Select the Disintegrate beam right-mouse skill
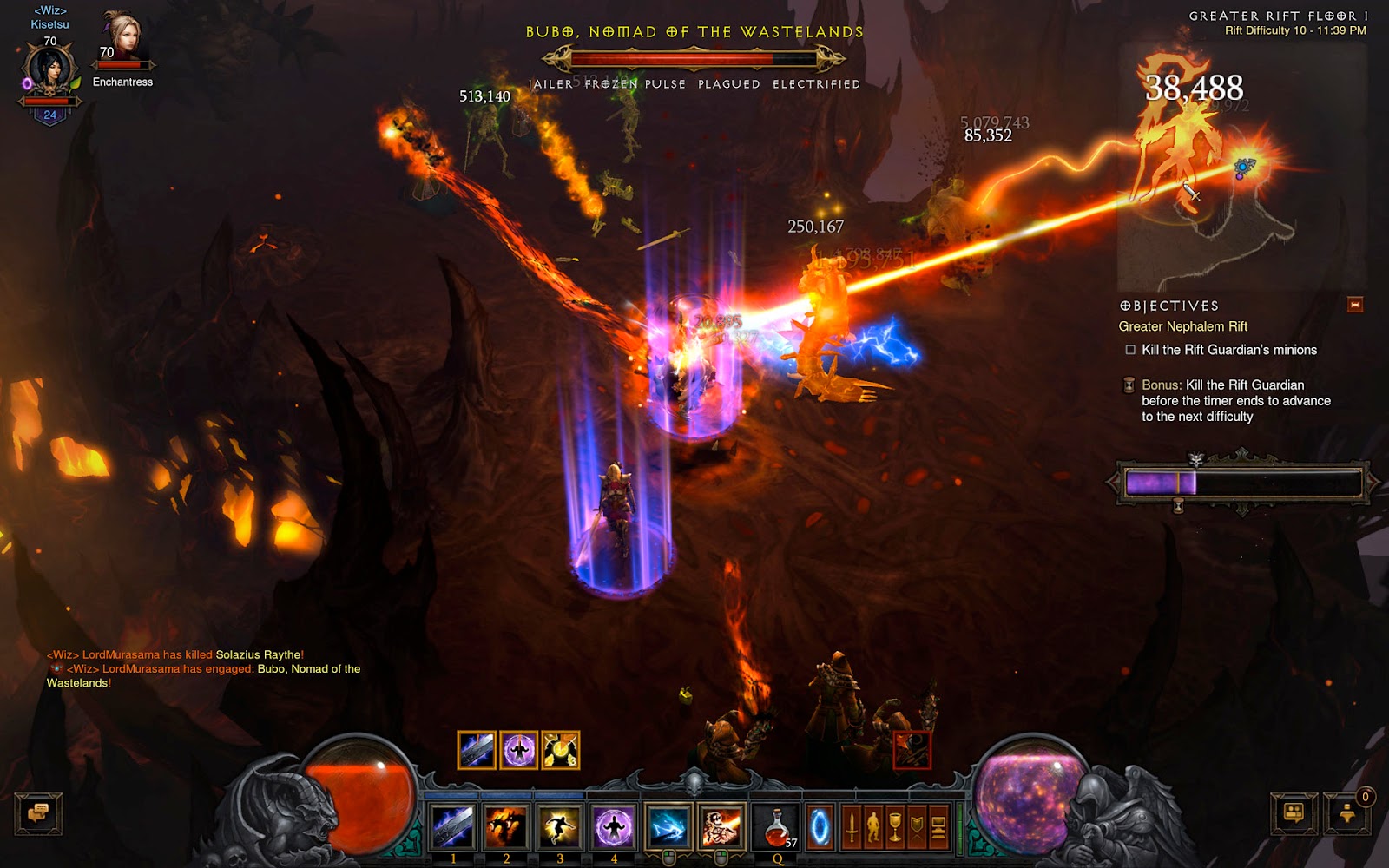 pos(721,827)
